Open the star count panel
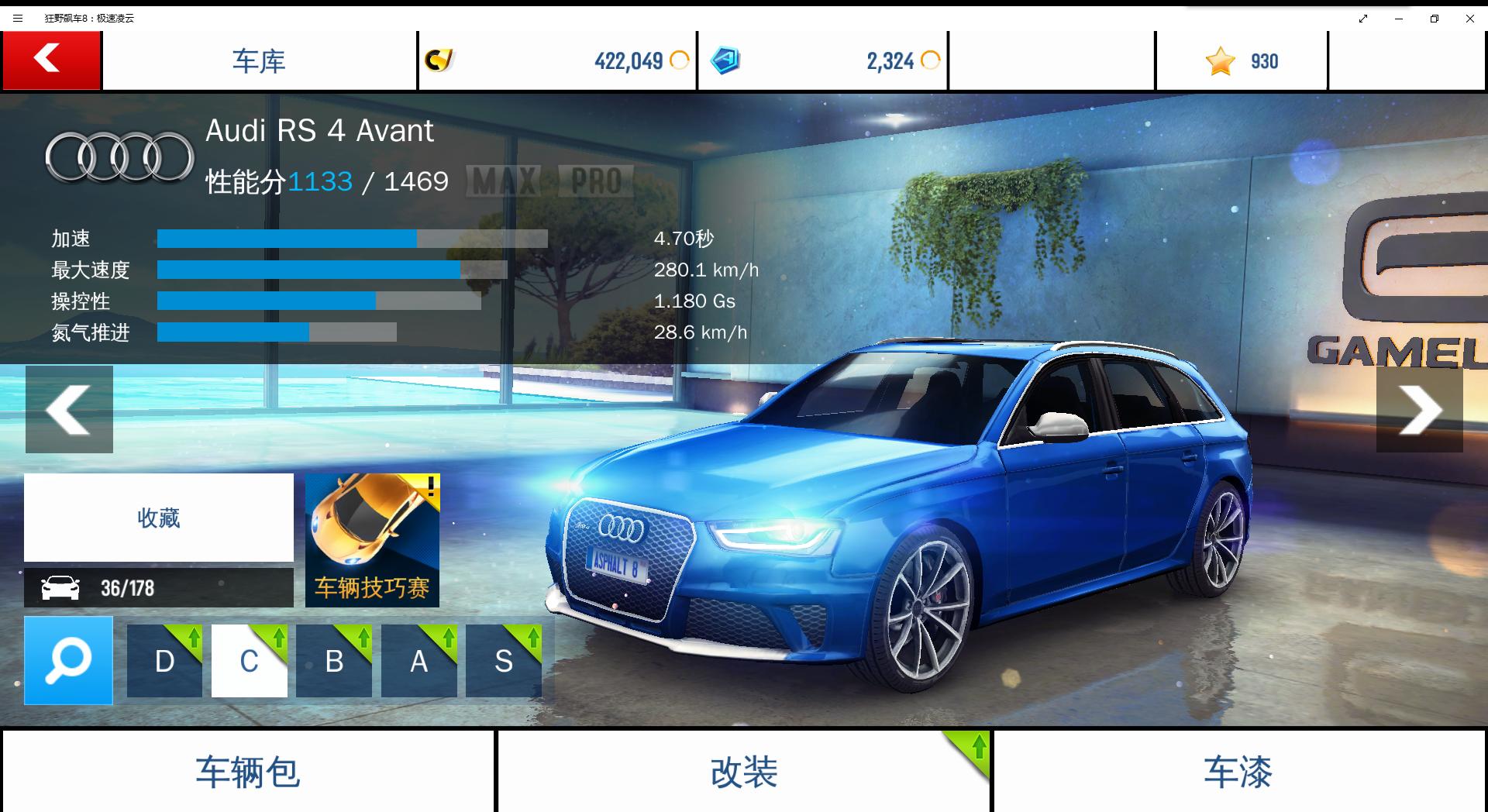 (1241, 60)
